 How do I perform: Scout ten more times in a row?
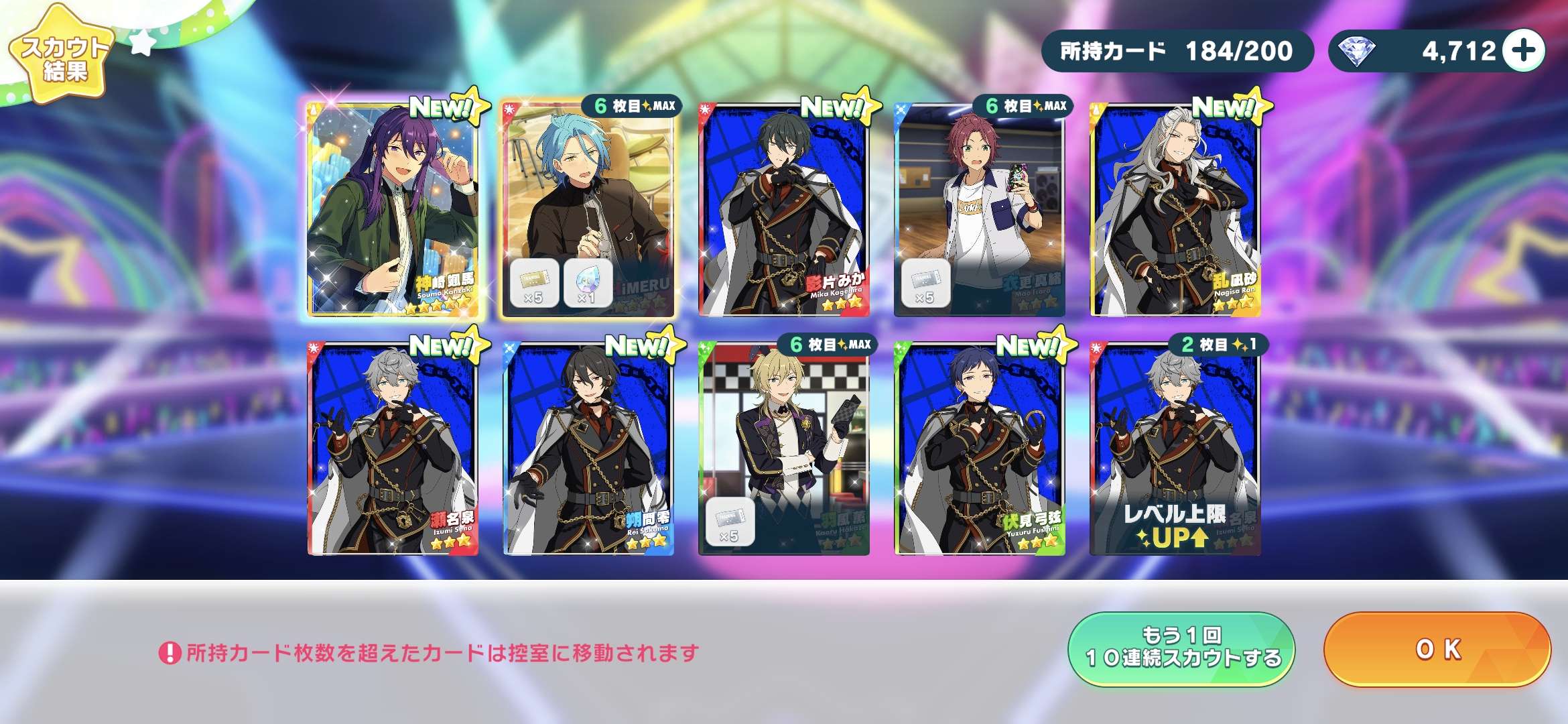tap(1181, 648)
